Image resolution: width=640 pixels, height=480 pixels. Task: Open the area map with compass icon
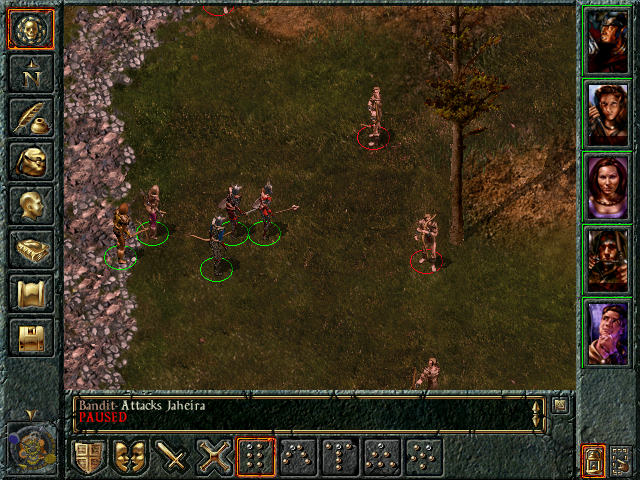pos(30,72)
